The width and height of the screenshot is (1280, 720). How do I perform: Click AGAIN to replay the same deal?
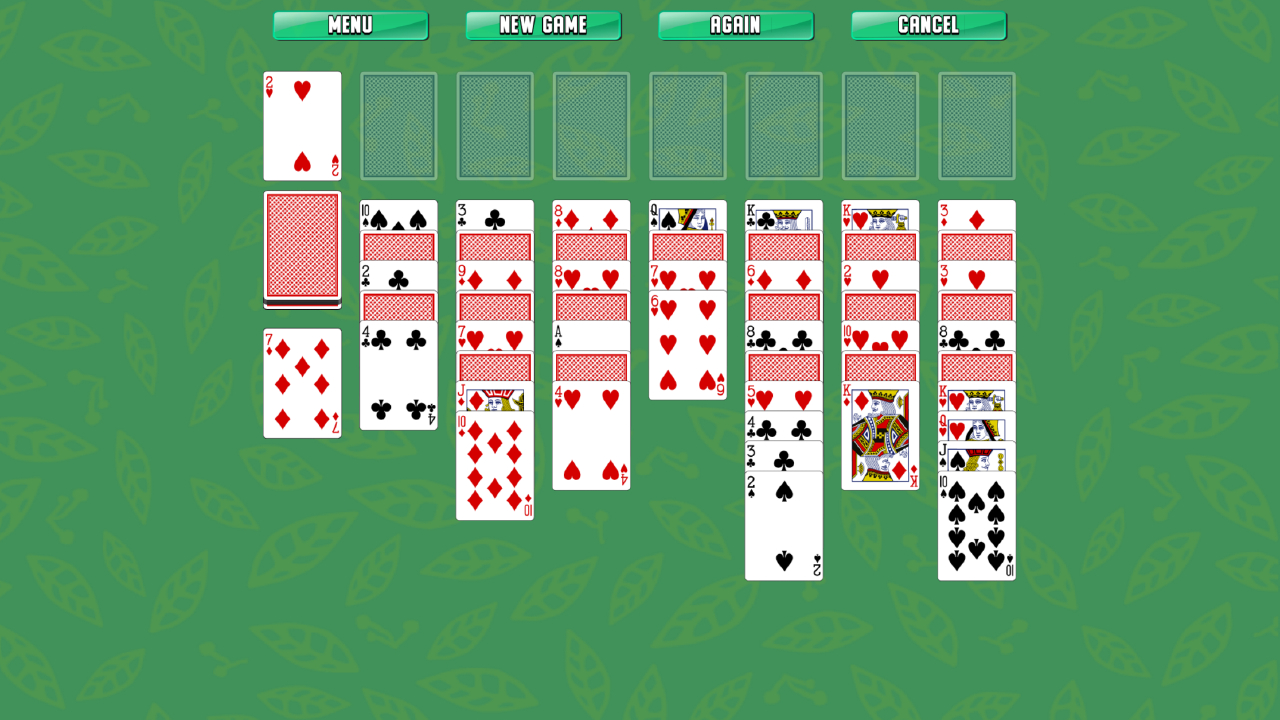(x=735, y=26)
